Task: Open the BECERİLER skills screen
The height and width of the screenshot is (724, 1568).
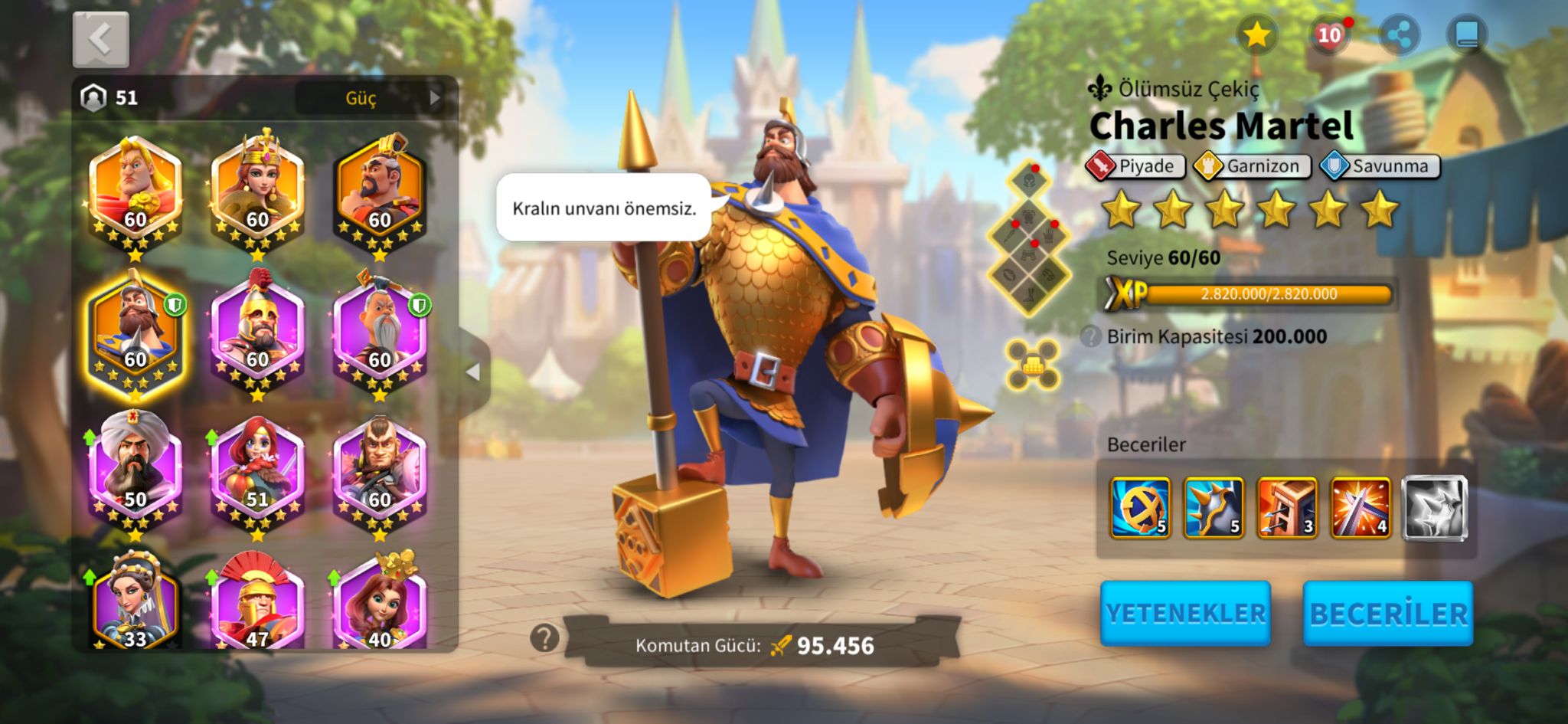Action: (x=1387, y=613)
